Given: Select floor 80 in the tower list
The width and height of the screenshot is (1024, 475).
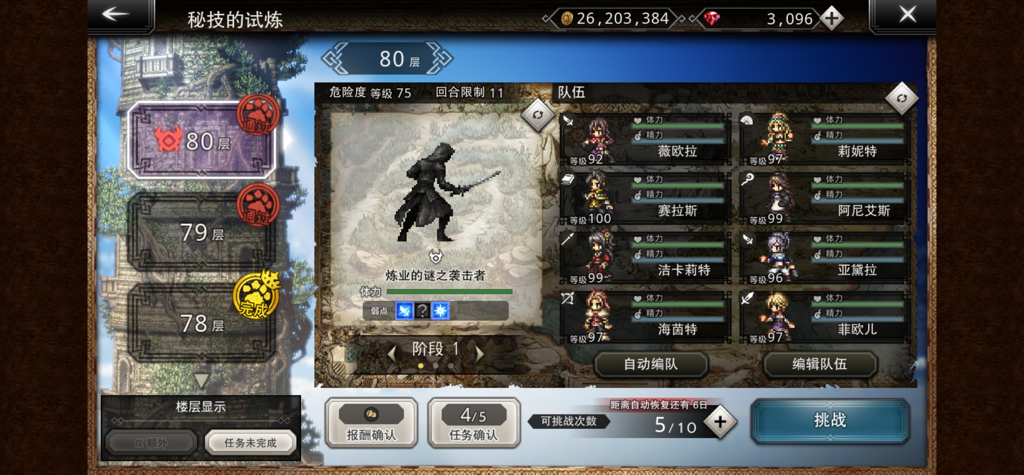Looking at the screenshot, I should coord(200,141).
